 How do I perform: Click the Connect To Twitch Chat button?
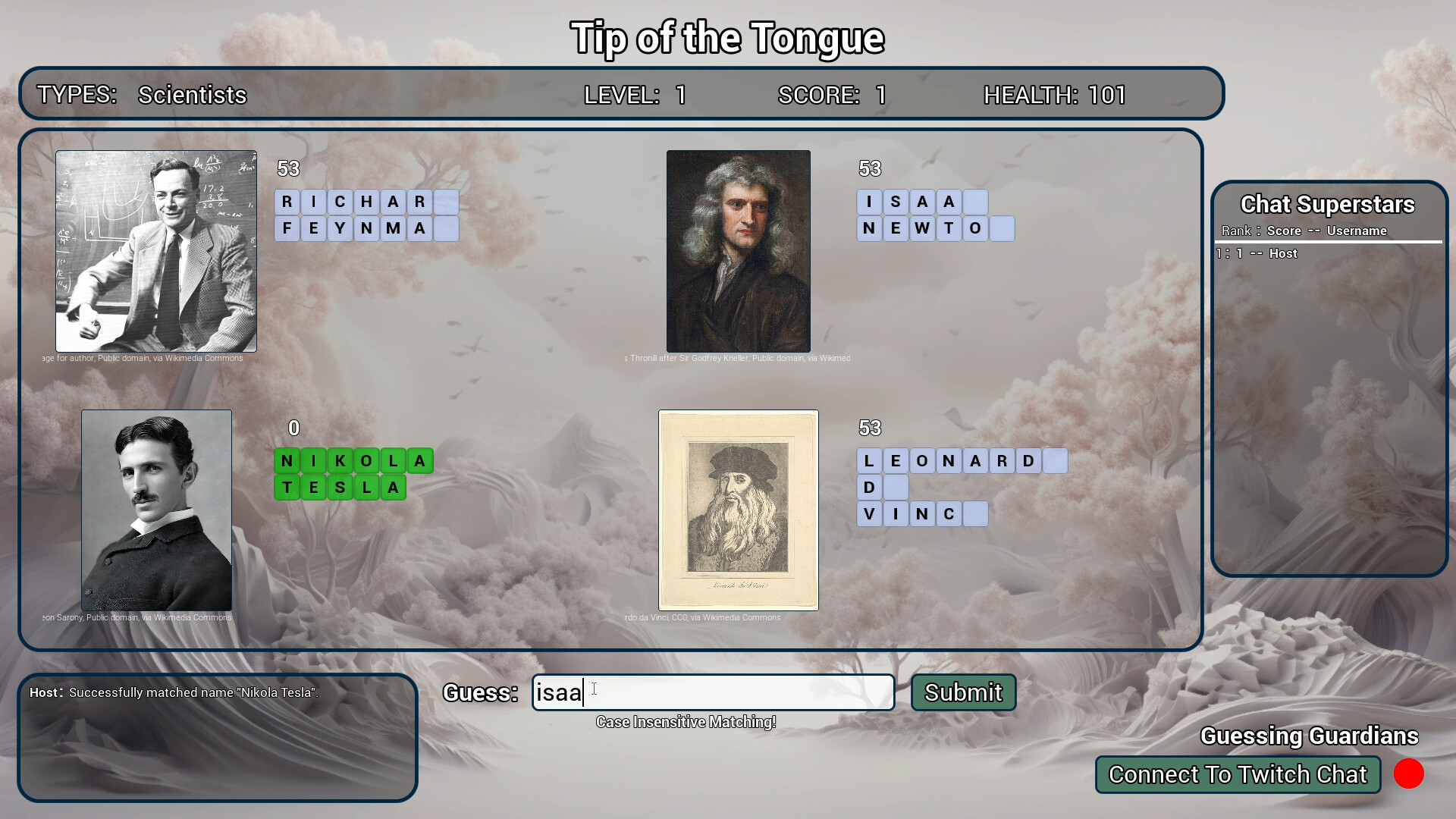[1238, 774]
